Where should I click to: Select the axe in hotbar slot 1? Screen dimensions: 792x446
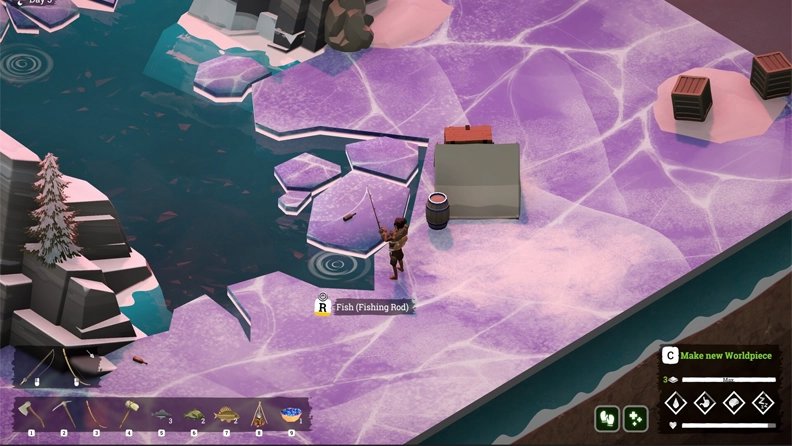pyautogui.click(x=31, y=415)
